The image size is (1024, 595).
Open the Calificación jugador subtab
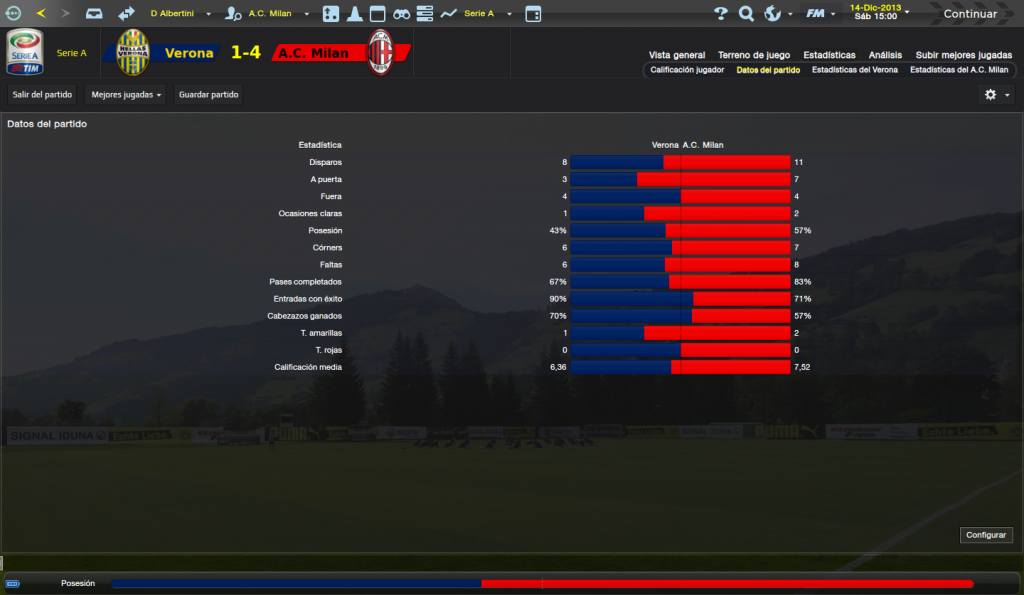[x=687, y=70]
